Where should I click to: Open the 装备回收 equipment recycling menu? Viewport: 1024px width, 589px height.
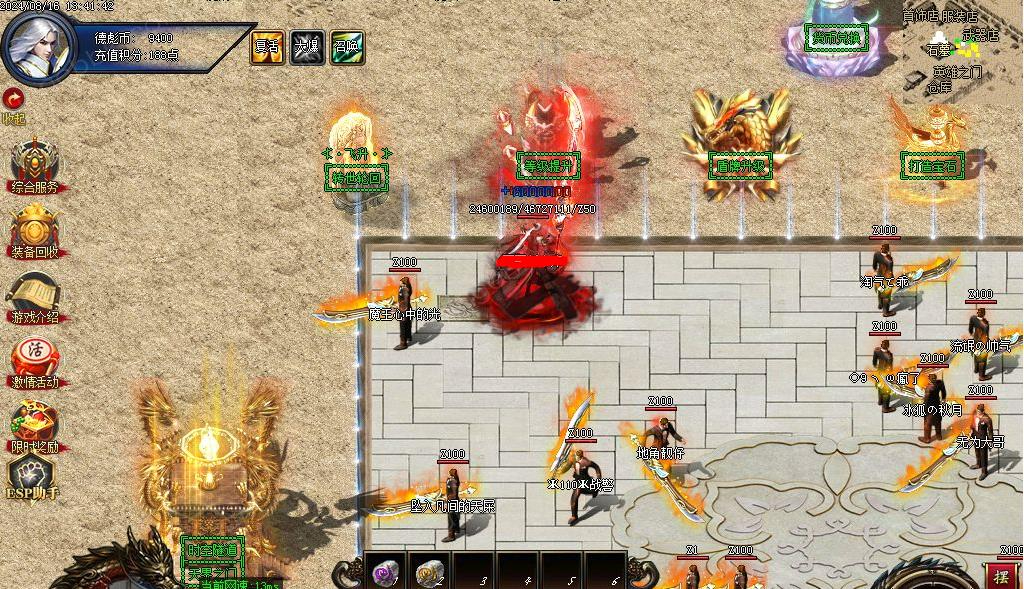click(x=35, y=228)
